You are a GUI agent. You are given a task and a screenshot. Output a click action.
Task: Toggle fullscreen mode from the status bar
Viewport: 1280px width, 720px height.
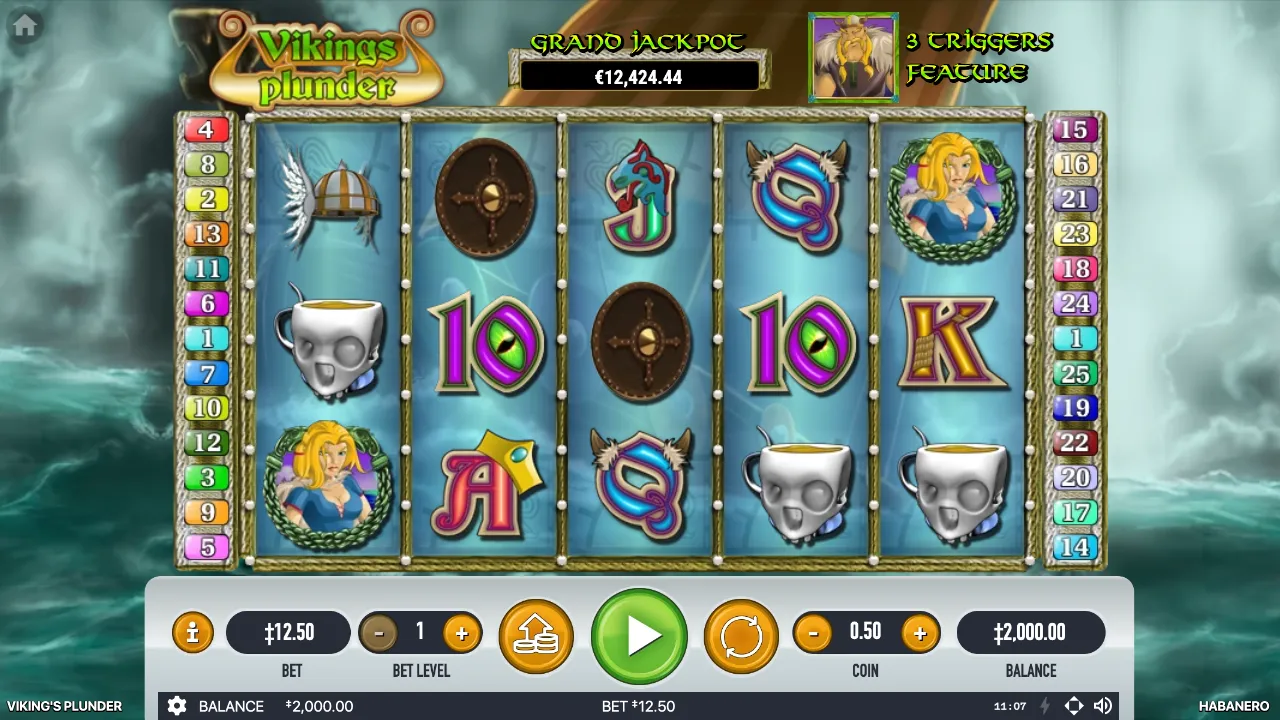click(x=1075, y=706)
